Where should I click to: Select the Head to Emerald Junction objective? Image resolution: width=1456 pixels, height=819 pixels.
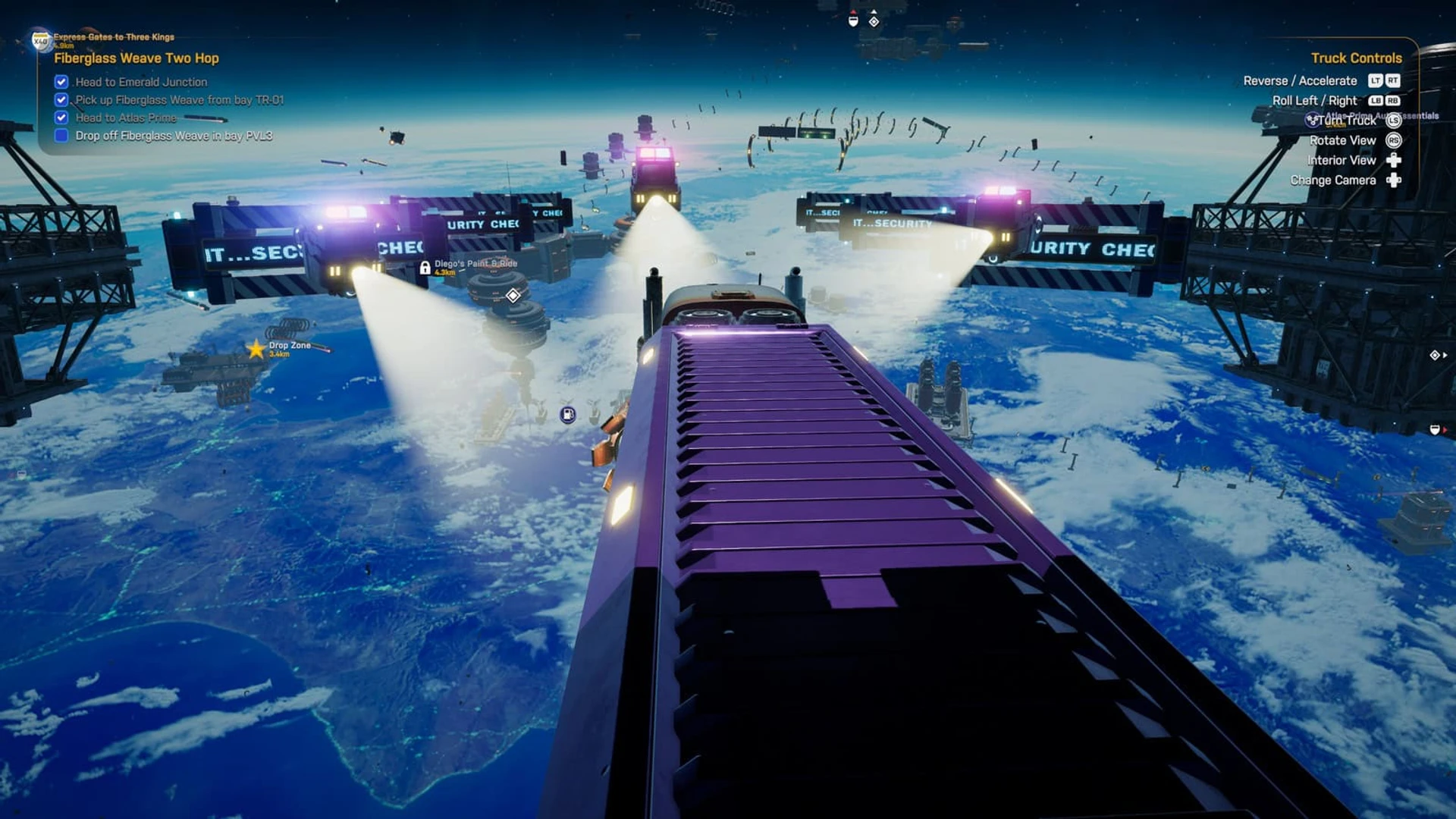point(141,82)
